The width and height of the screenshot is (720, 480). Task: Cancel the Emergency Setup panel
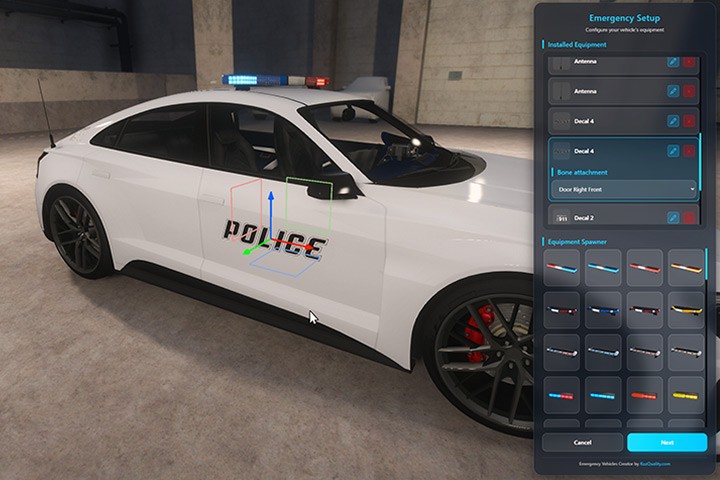coord(582,442)
